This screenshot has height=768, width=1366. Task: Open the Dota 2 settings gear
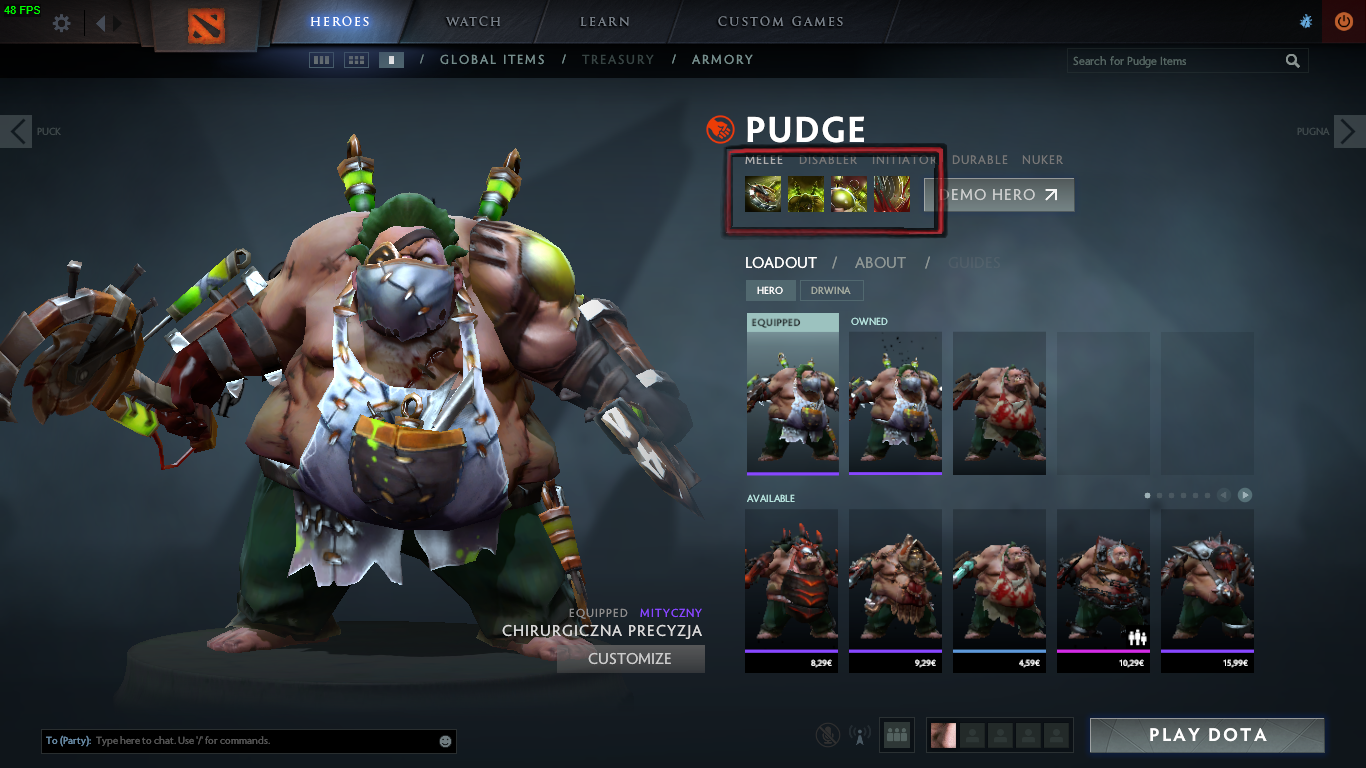click(x=60, y=21)
